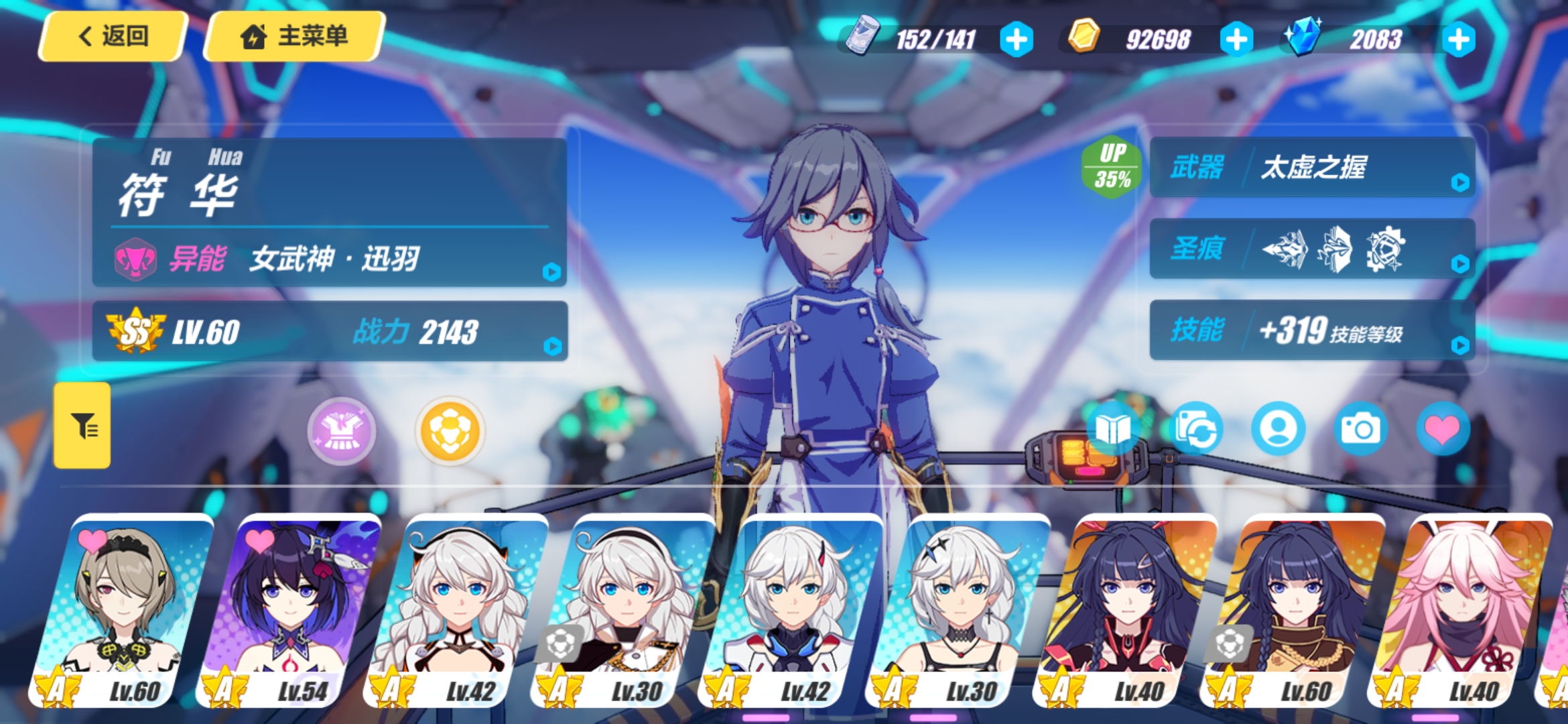Open the 主菜单 main menu

[x=294, y=36]
